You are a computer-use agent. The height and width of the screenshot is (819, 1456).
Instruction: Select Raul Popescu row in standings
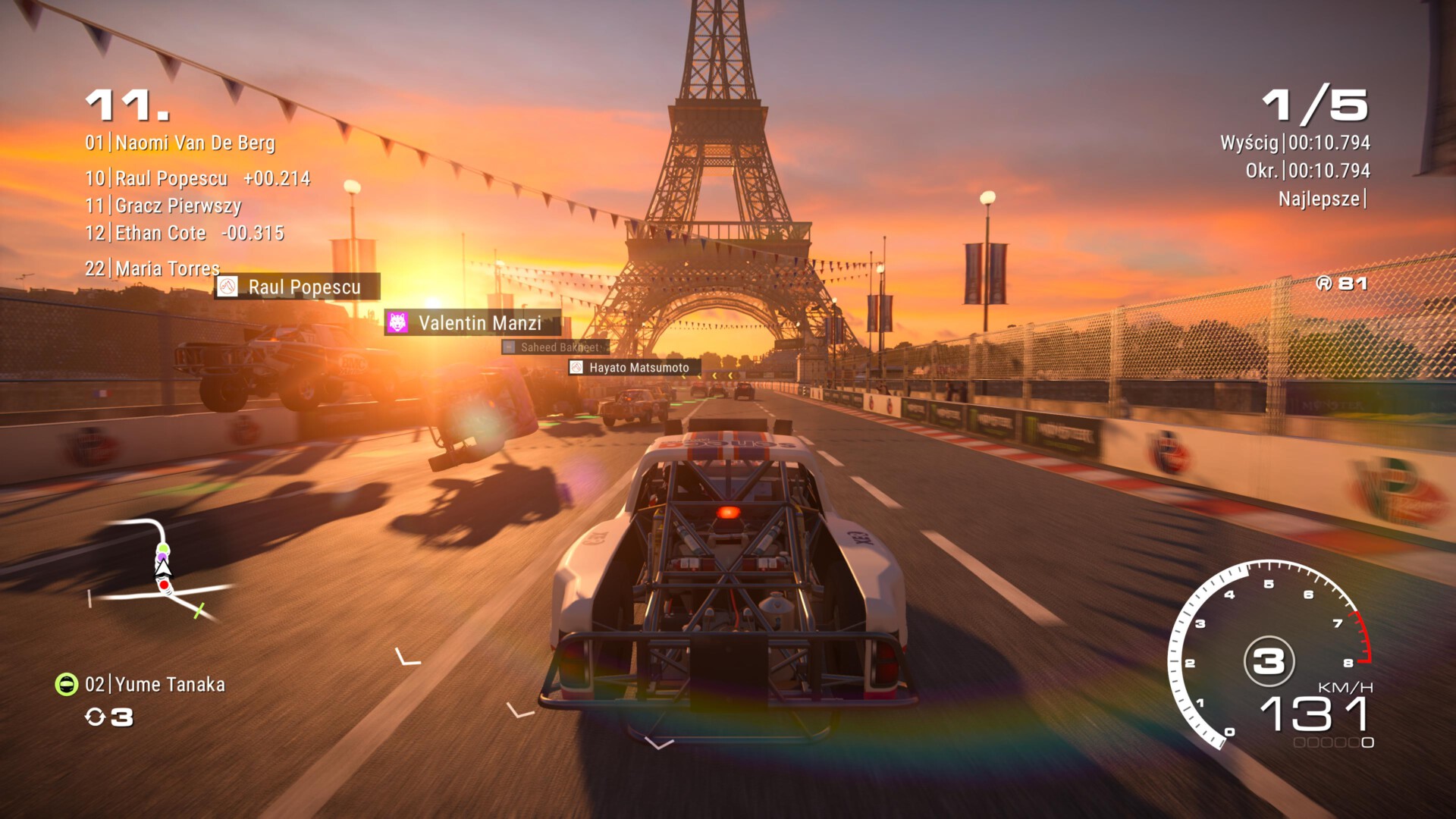(x=197, y=179)
